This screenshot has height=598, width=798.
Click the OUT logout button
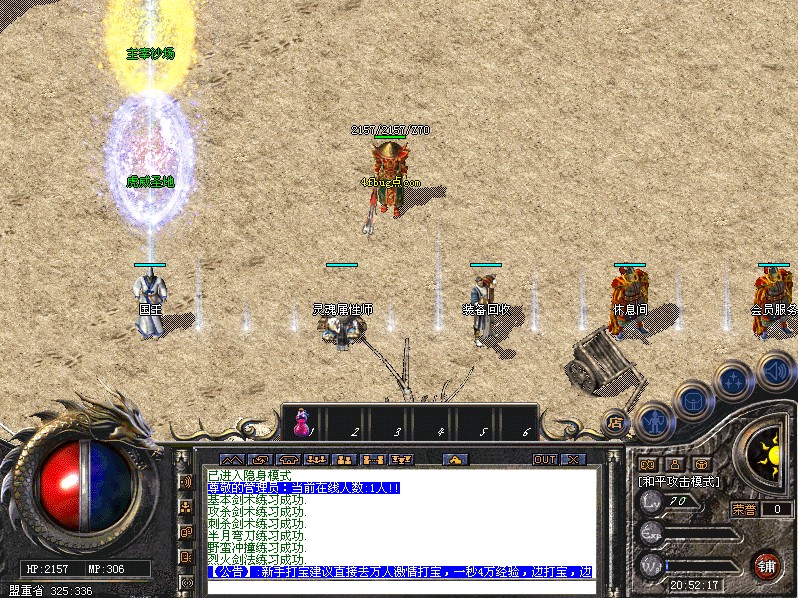coord(544,460)
